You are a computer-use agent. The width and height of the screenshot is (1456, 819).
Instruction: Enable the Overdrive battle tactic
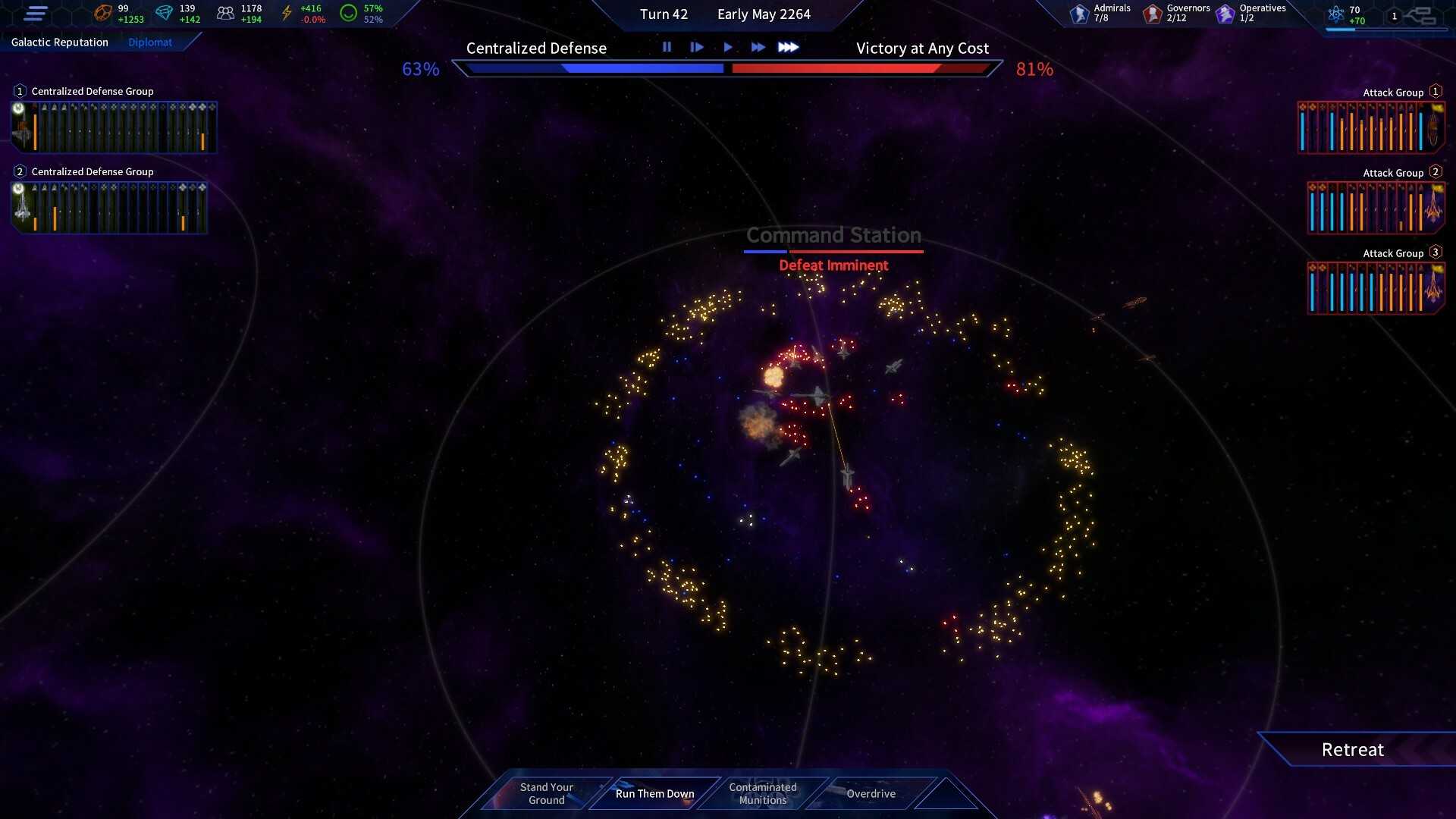click(x=871, y=793)
